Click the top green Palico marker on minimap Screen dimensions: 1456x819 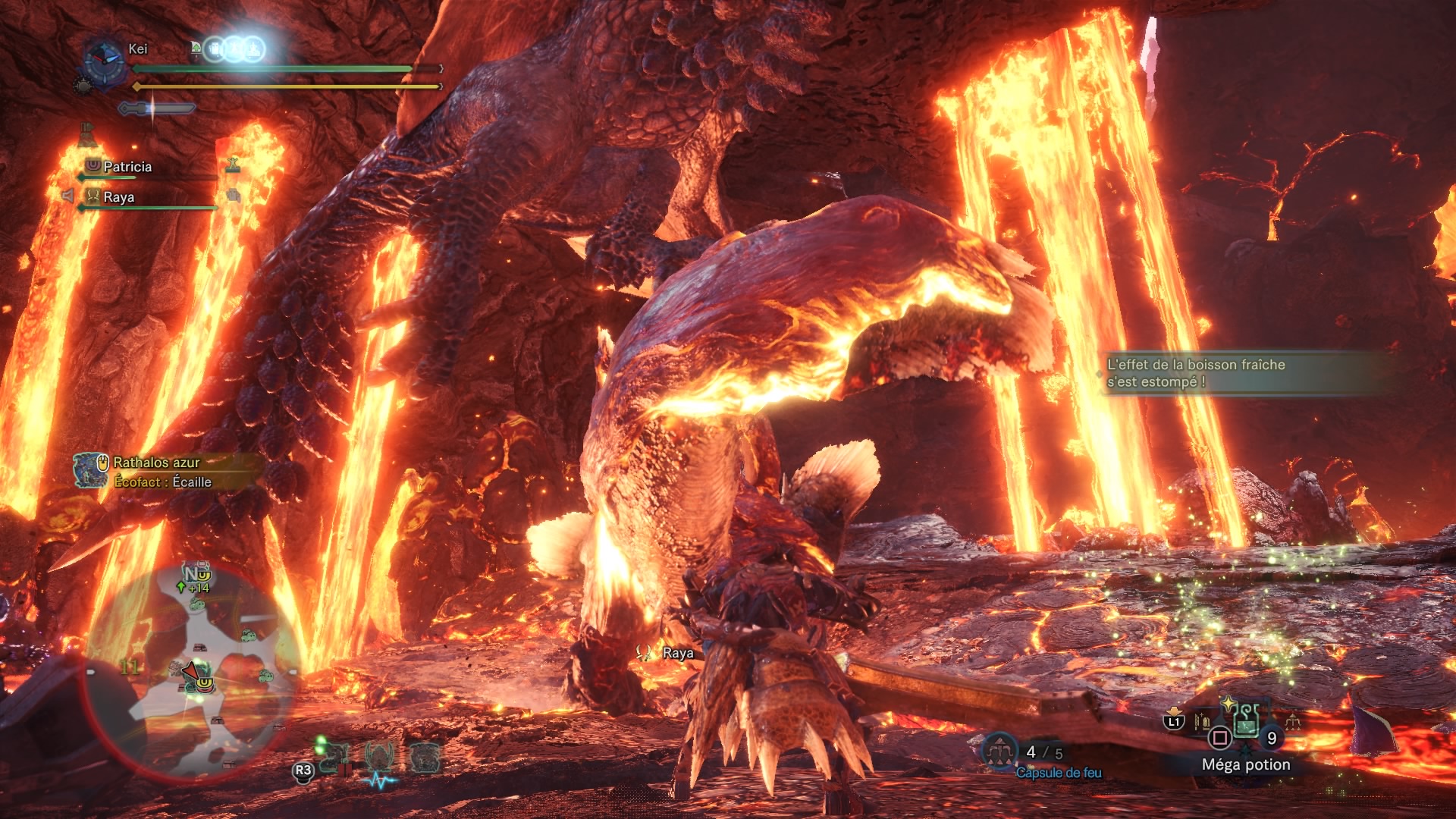point(197,604)
